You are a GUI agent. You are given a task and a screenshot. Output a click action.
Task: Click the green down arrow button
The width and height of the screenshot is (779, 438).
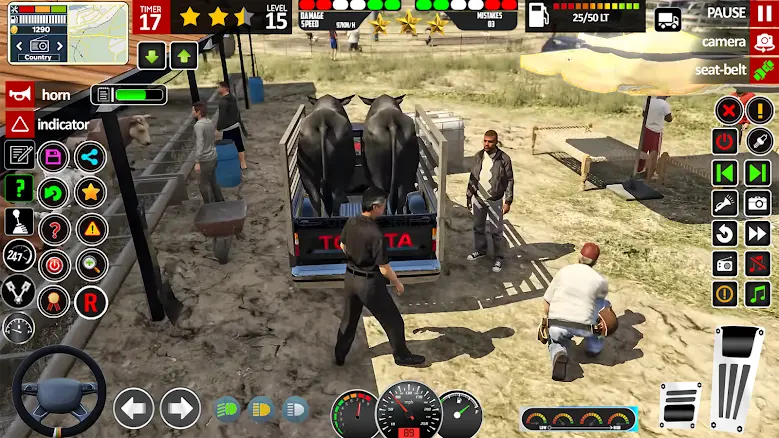pyautogui.click(x=152, y=56)
